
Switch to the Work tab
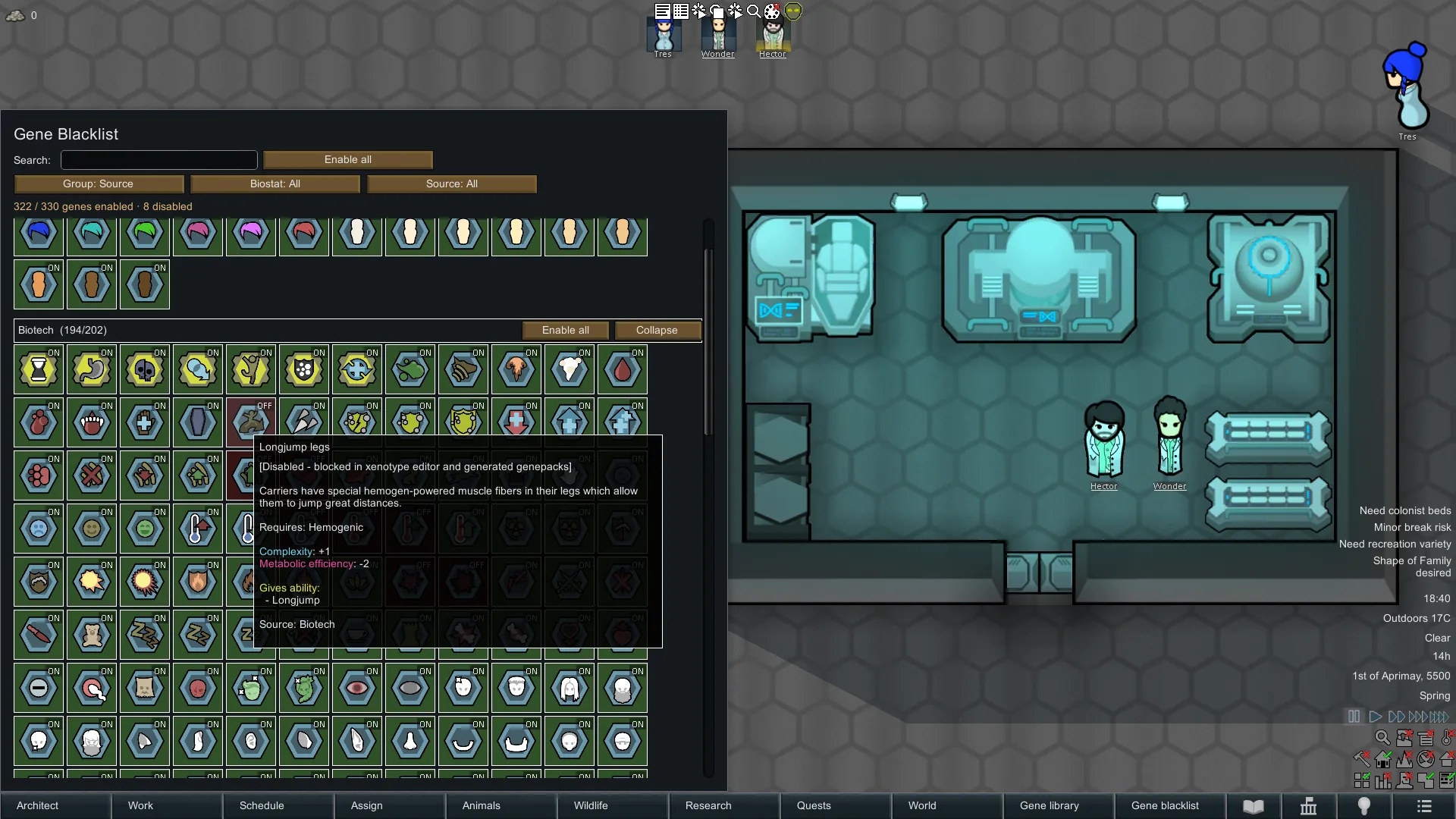pyautogui.click(x=167, y=805)
